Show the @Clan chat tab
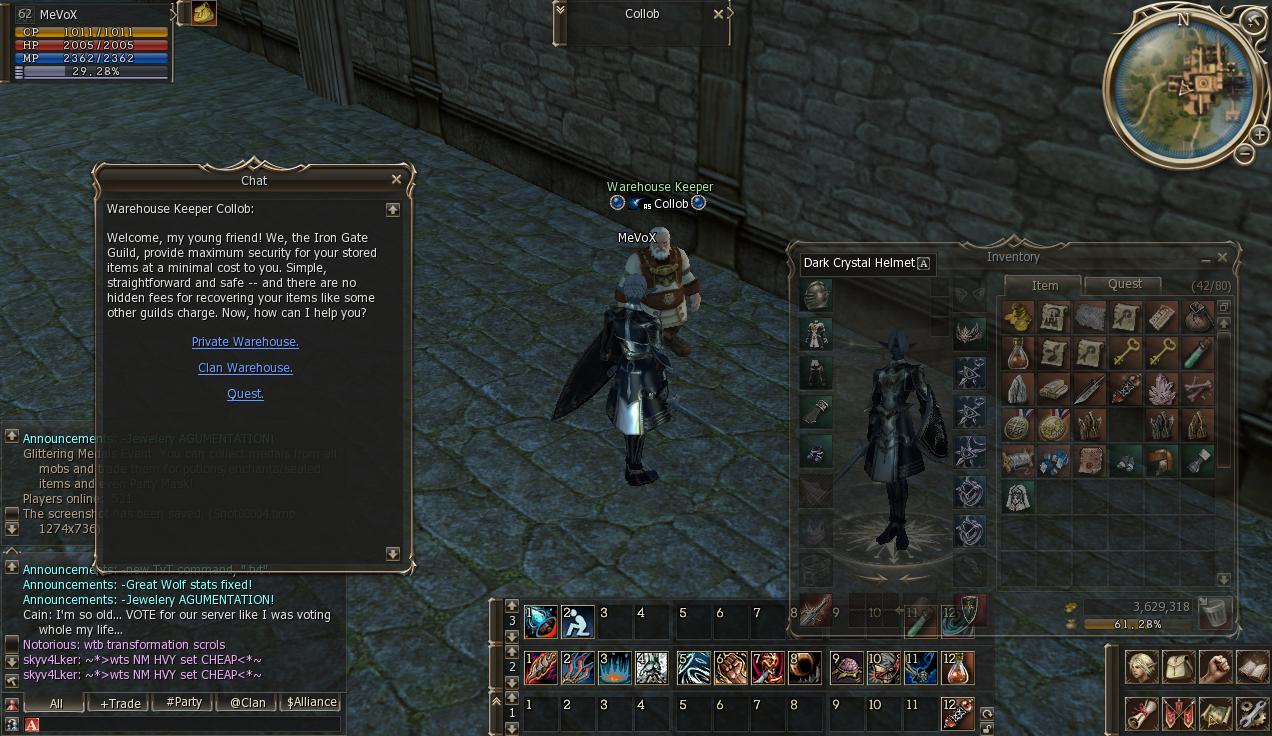The width and height of the screenshot is (1272, 736). (x=247, y=703)
